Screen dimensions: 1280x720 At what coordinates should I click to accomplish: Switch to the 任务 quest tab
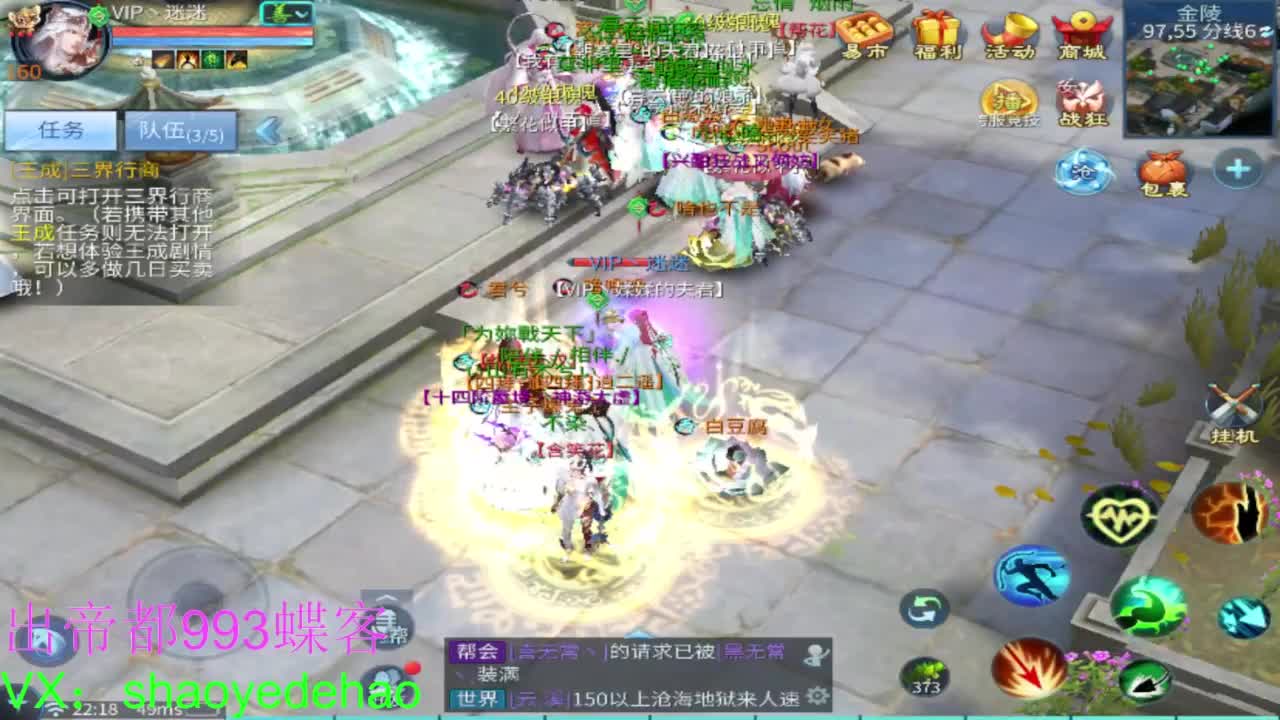(x=60, y=130)
